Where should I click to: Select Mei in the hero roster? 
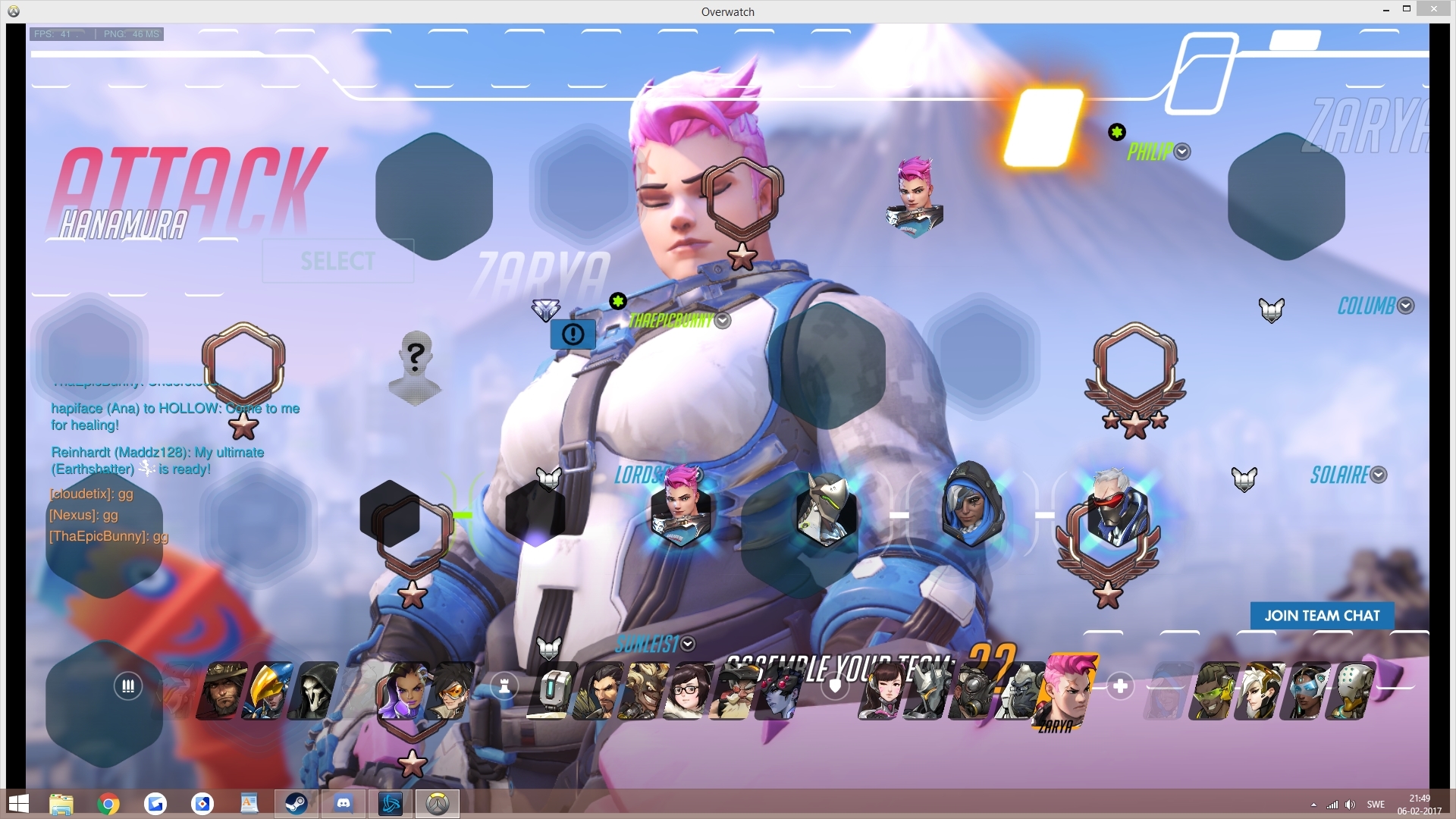click(x=690, y=690)
